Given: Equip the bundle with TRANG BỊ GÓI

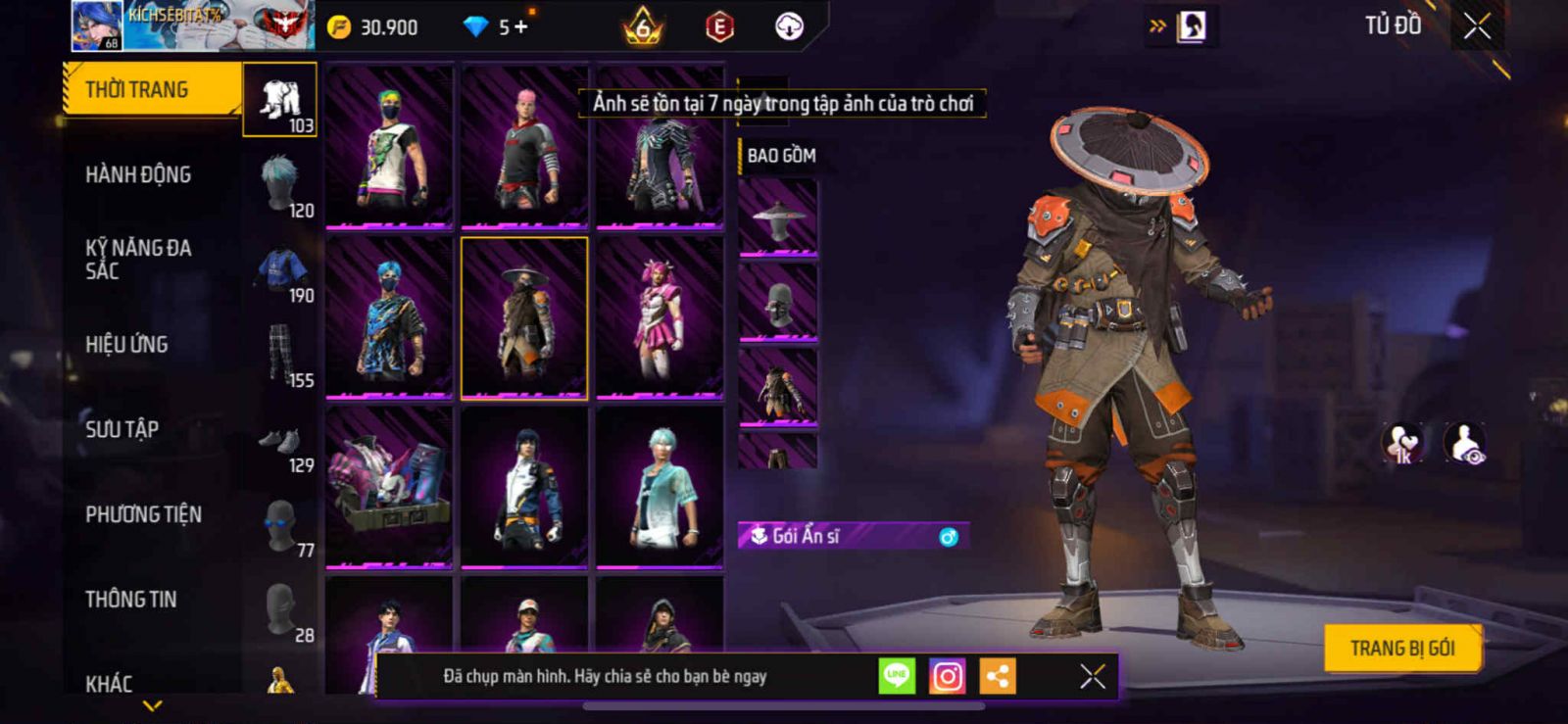Looking at the screenshot, I should pyautogui.click(x=1401, y=649).
